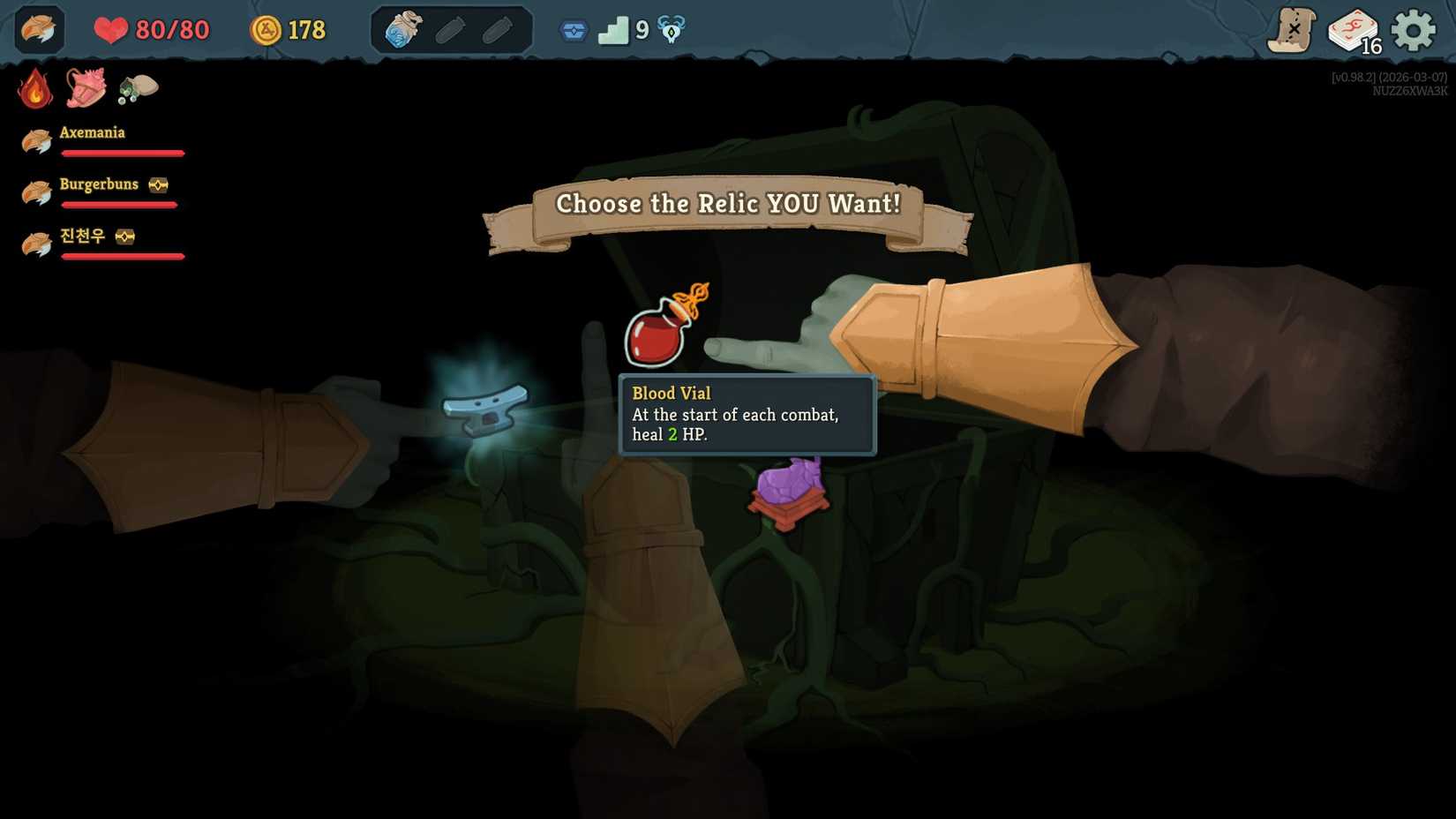Viewport: 1456px width, 819px height.
Task: Click the key icon next to Burgerbuns
Action: click(157, 184)
